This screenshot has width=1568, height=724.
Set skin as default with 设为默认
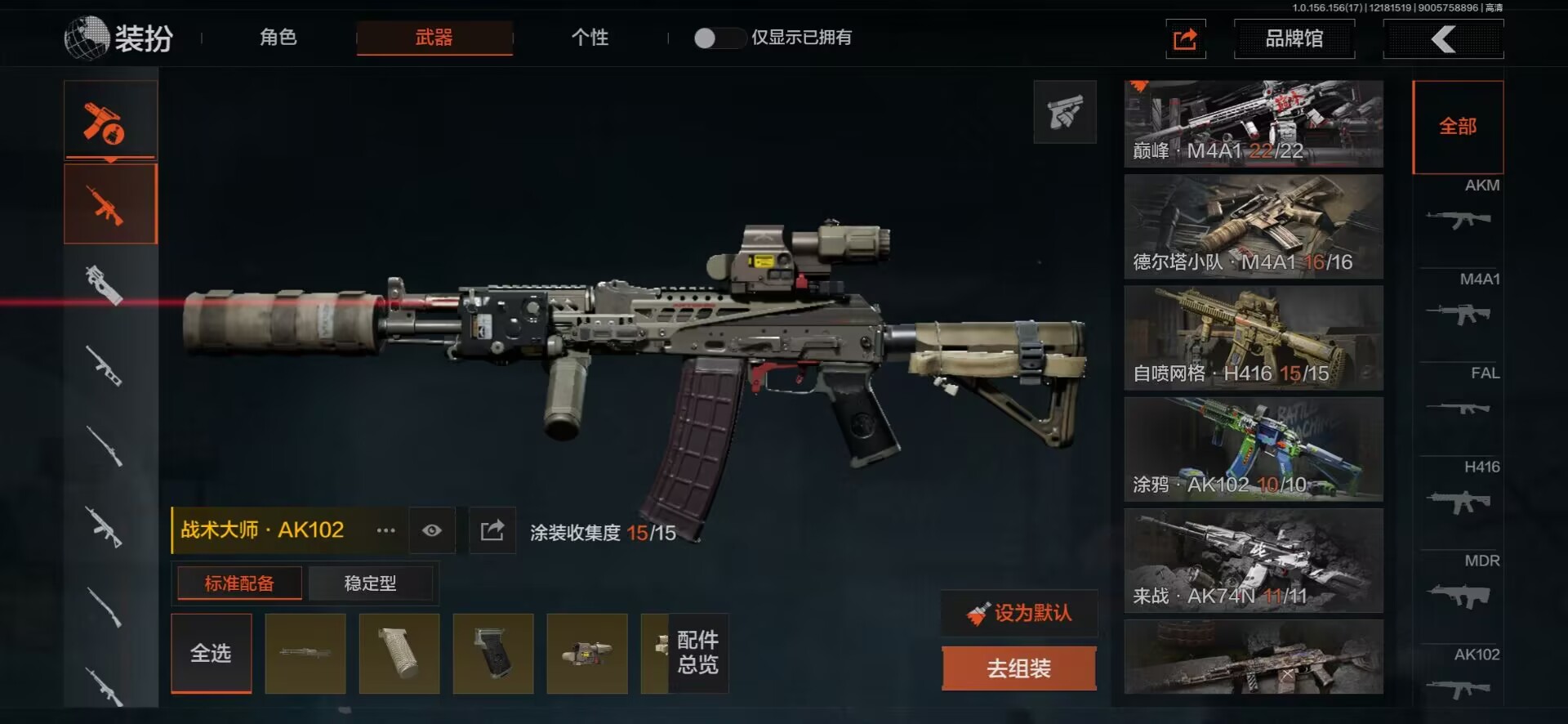pos(1019,613)
